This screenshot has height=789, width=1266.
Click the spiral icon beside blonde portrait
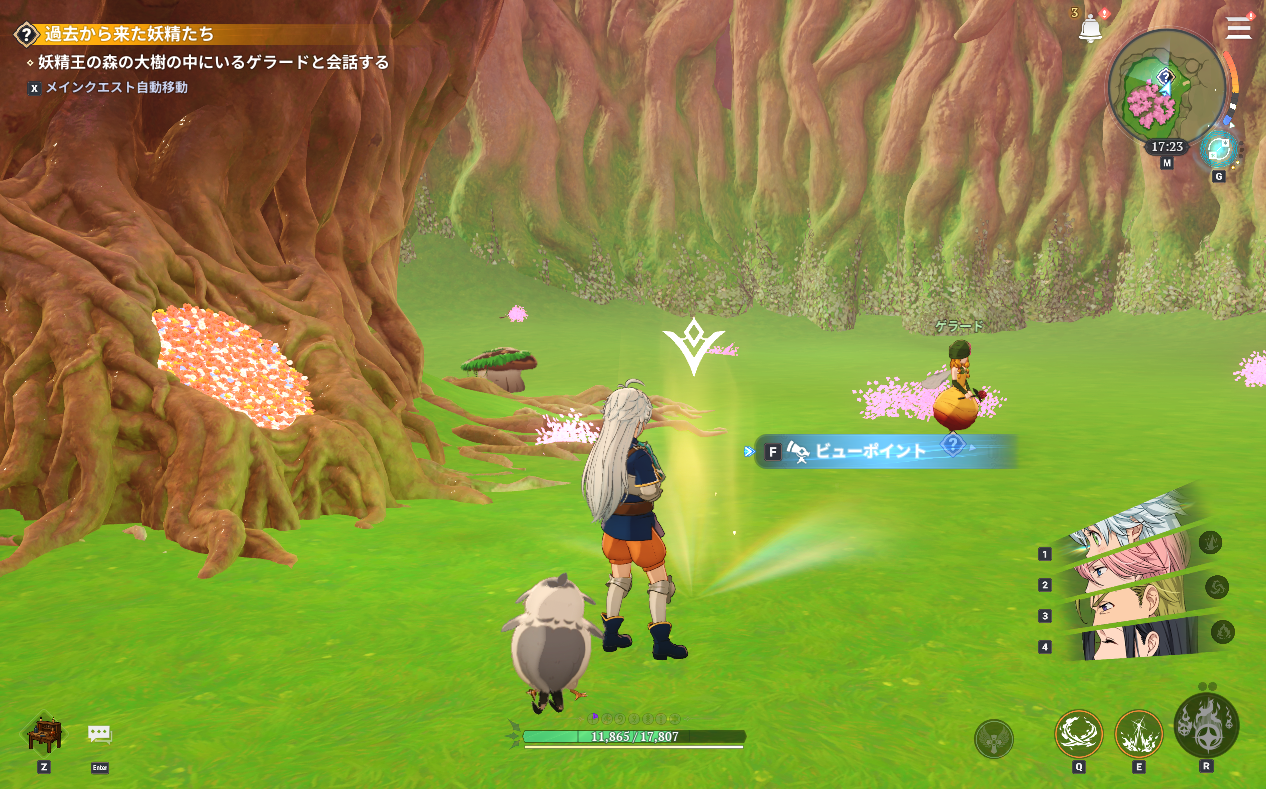(x=1217, y=586)
